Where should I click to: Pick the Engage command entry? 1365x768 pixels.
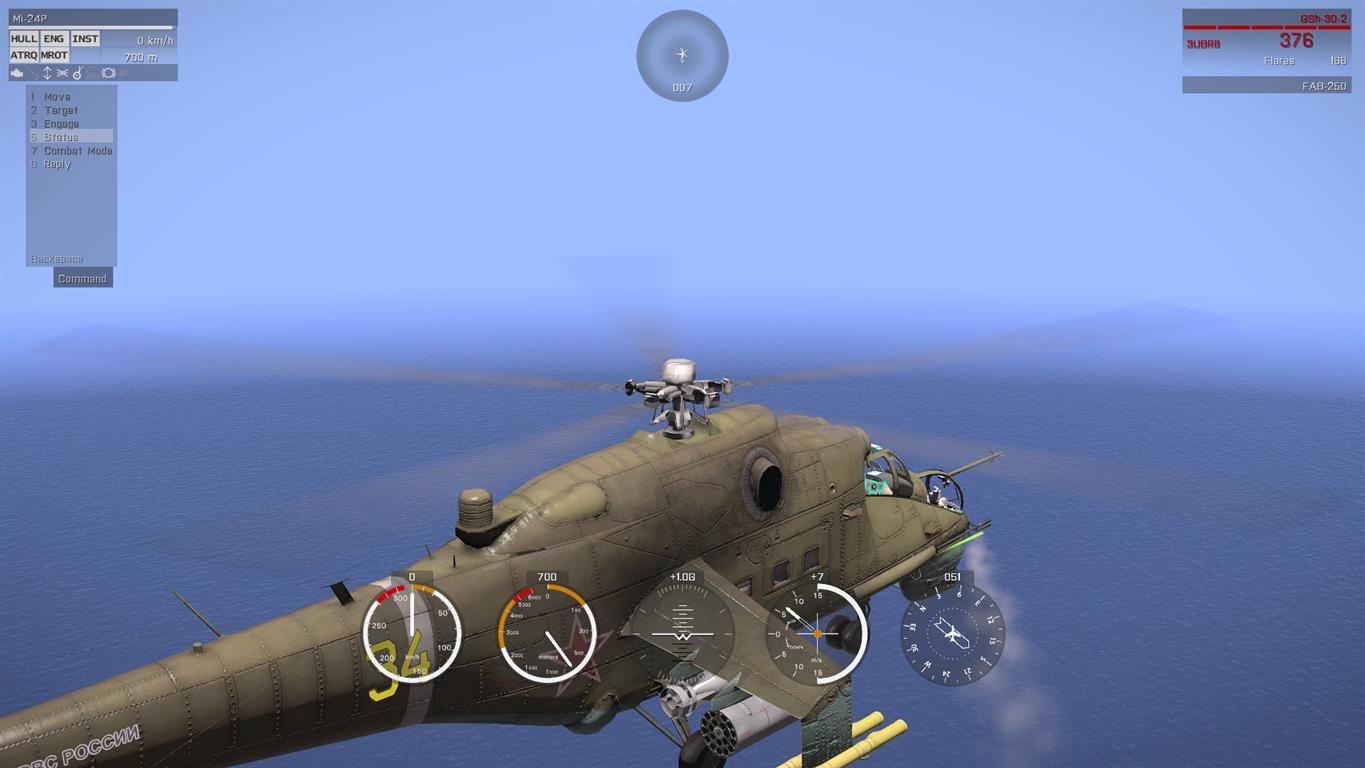pos(61,124)
